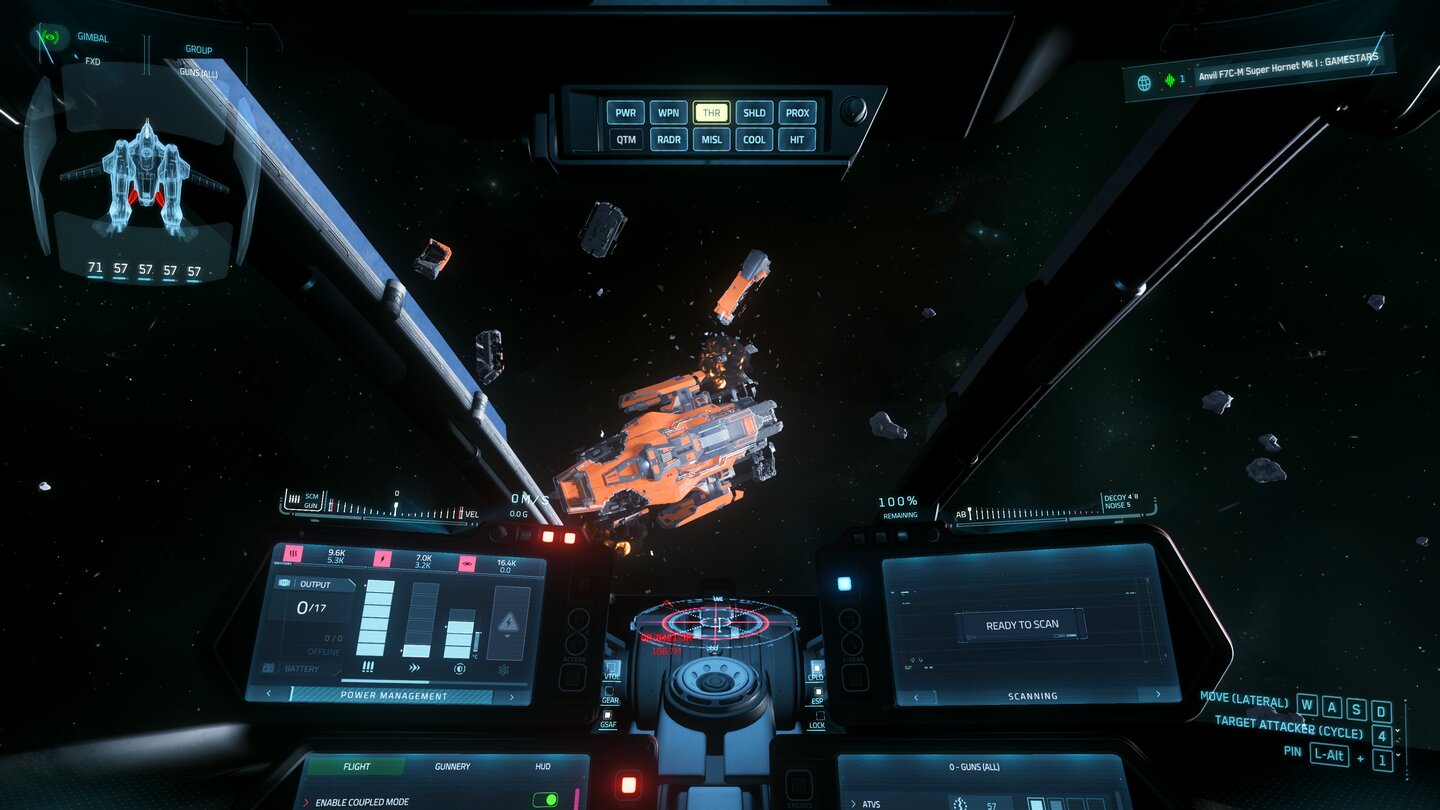Switch to the GUNNERY tab
The width and height of the screenshot is (1440, 810).
tap(452, 766)
